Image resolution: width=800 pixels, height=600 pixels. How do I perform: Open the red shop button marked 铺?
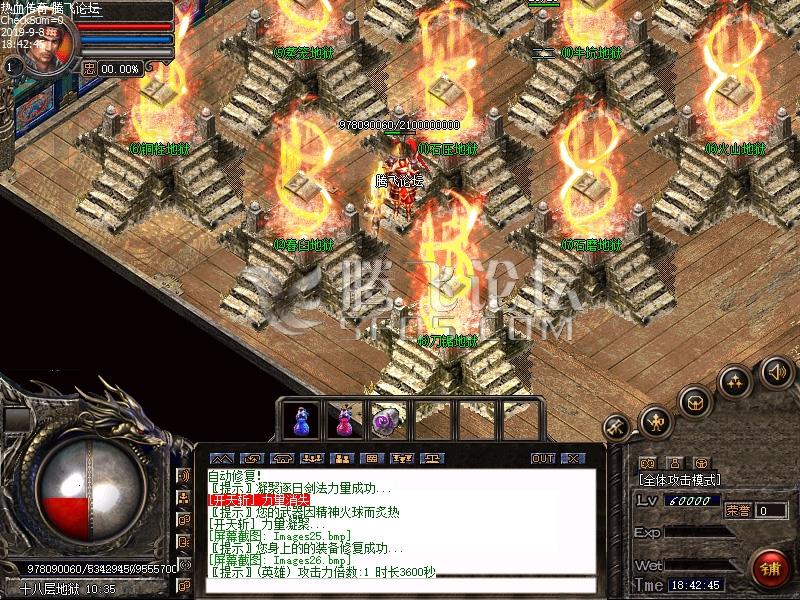[768, 567]
